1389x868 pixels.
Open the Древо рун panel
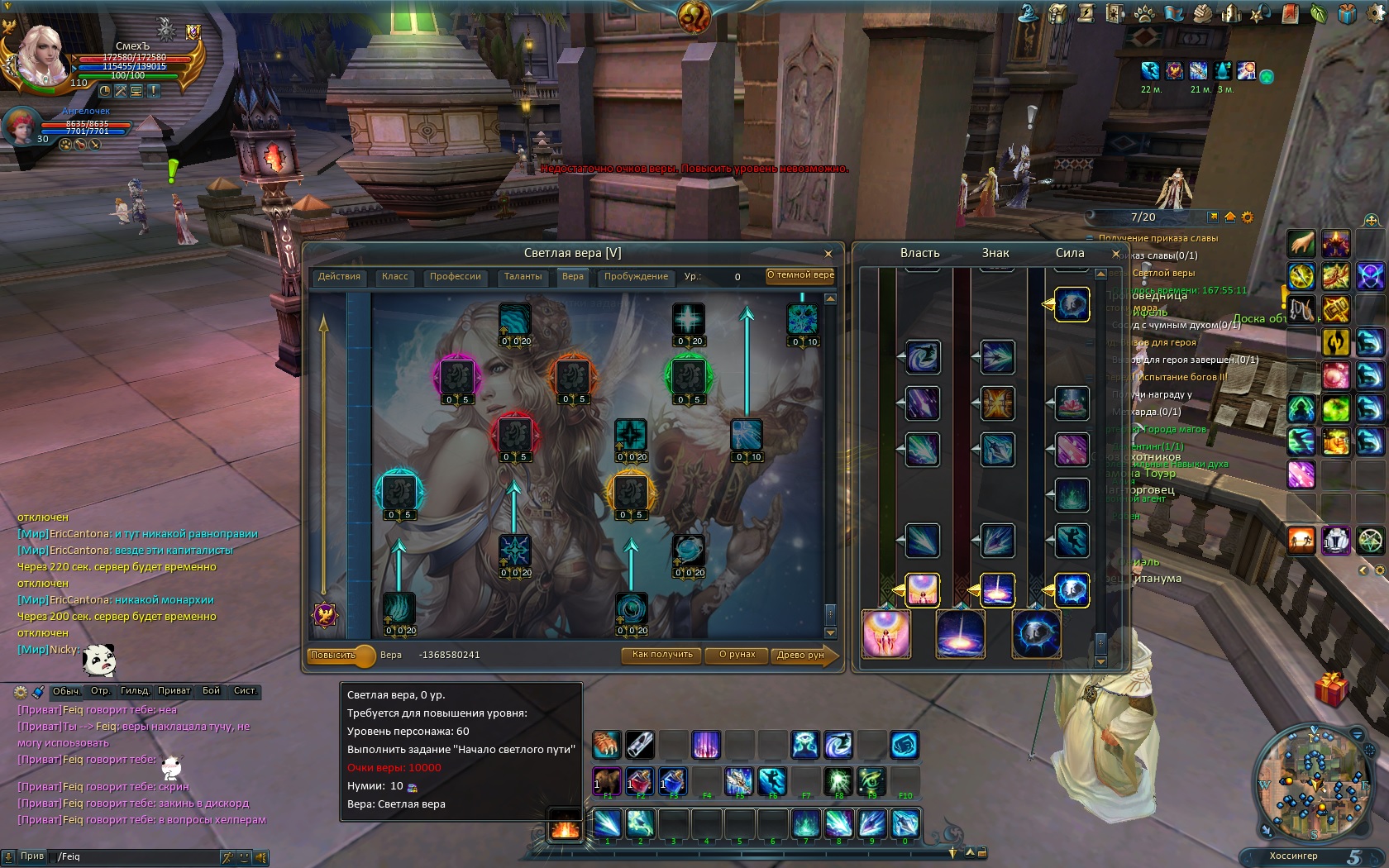coord(800,655)
